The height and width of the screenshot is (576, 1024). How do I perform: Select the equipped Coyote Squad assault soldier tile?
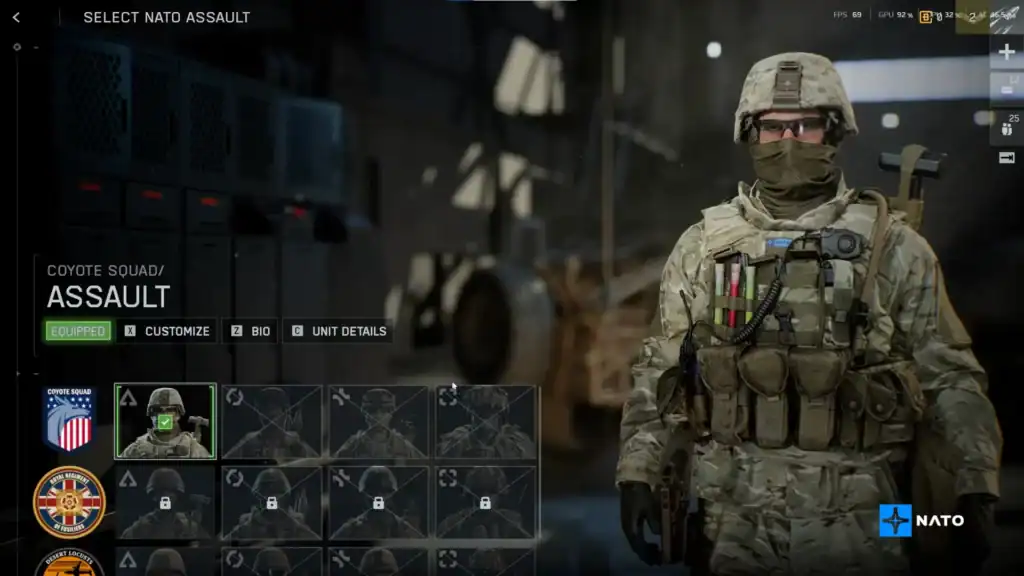[x=165, y=421]
